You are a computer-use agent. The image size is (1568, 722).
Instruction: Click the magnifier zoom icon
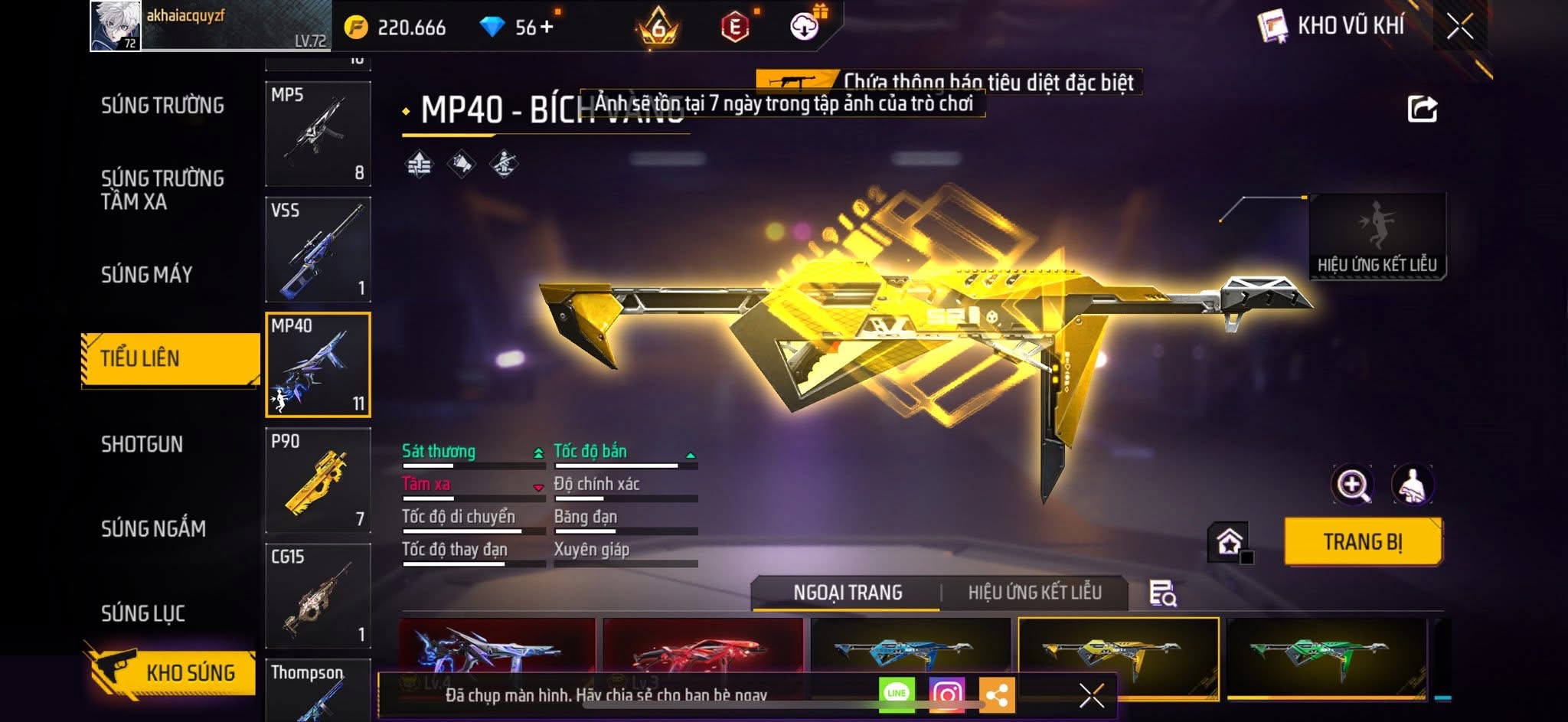1352,485
